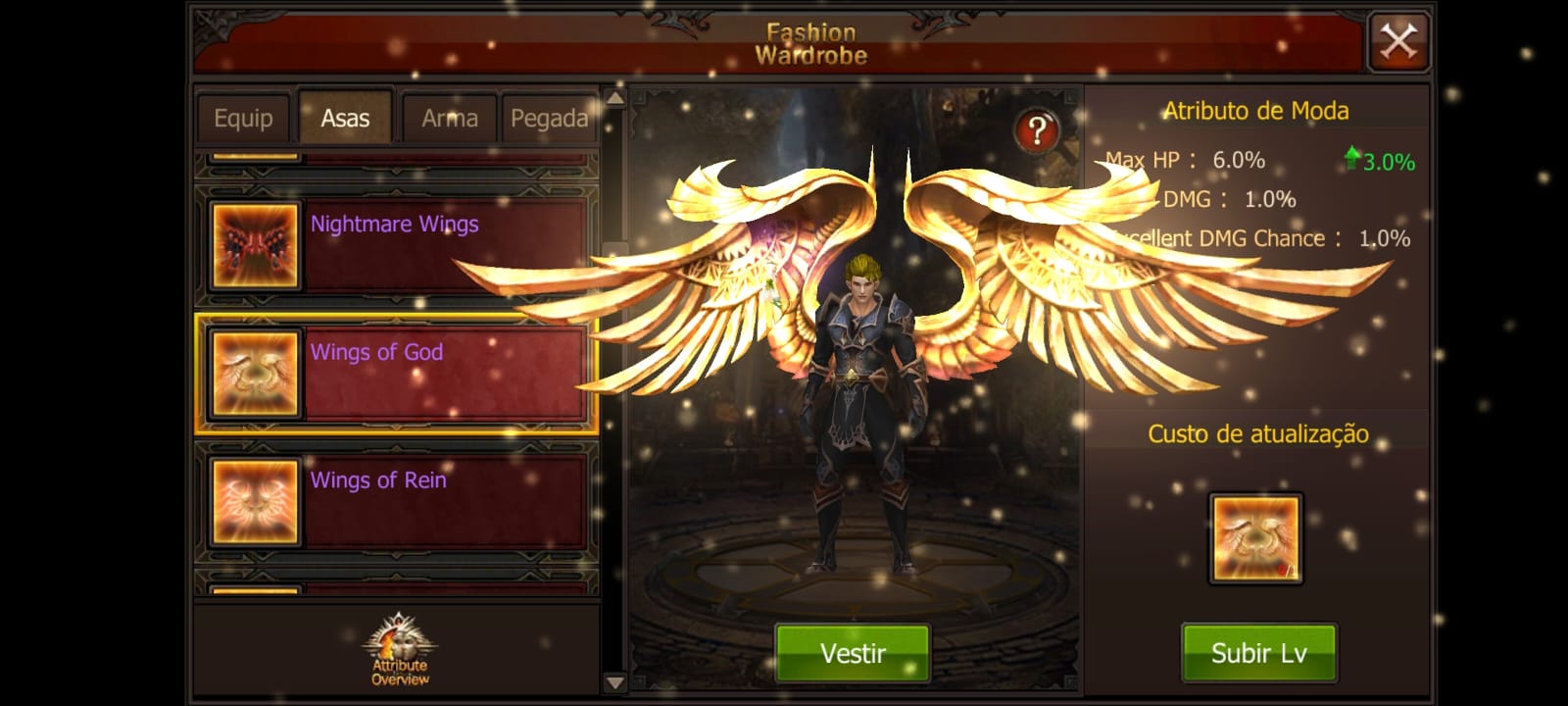The height and width of the screenshot is (706, 1568).
Task: Open the question mark help icon
Action: (1037, 131)
